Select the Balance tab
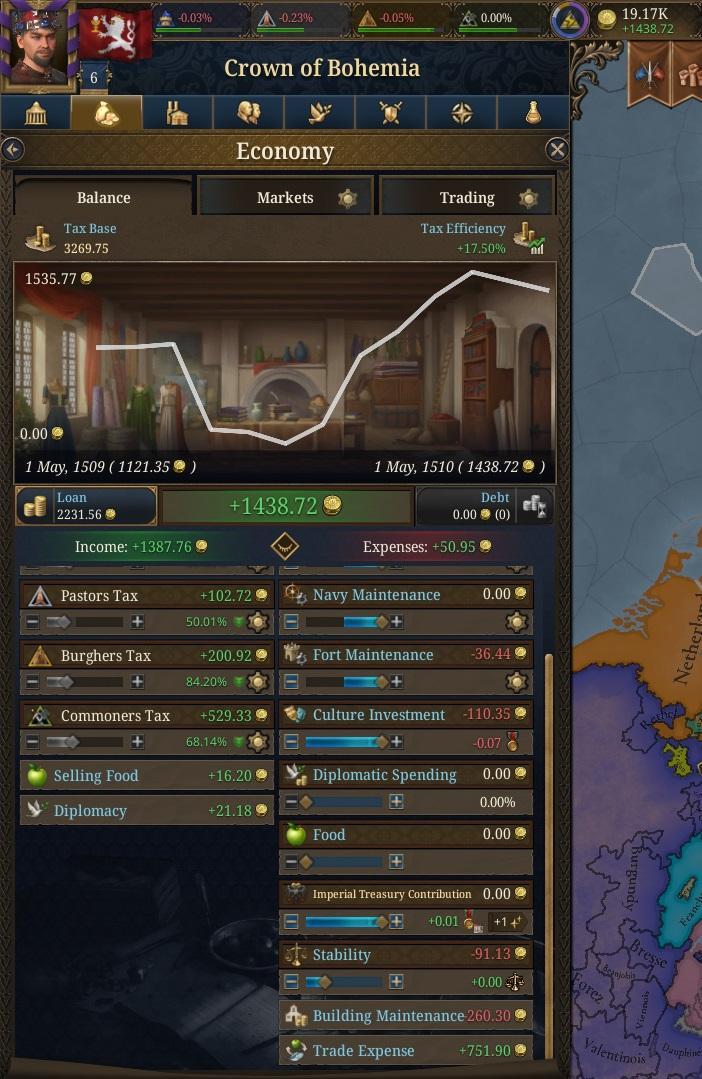 103,197
